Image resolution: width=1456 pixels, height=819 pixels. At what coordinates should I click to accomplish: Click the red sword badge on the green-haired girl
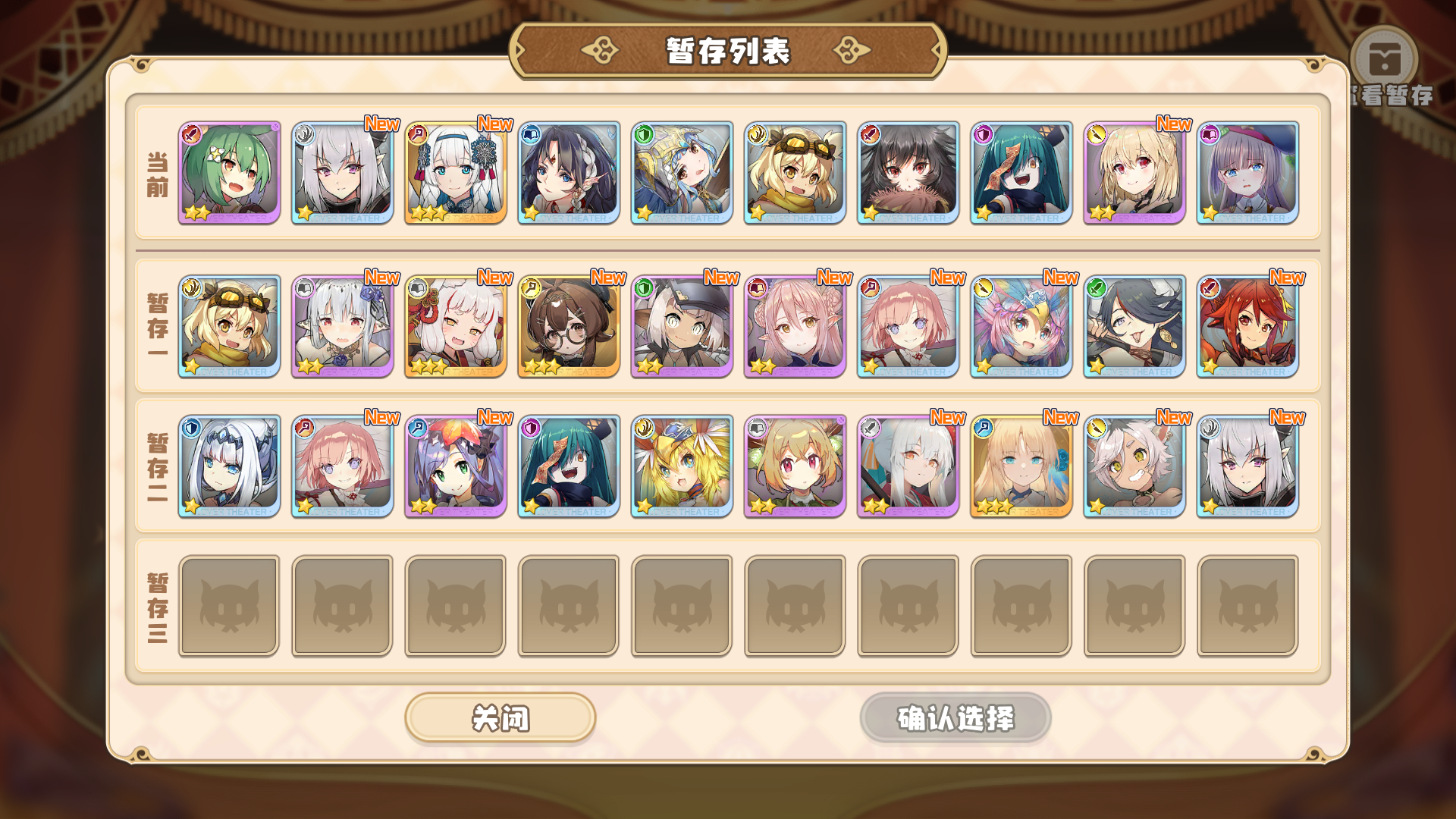[191, 133]
